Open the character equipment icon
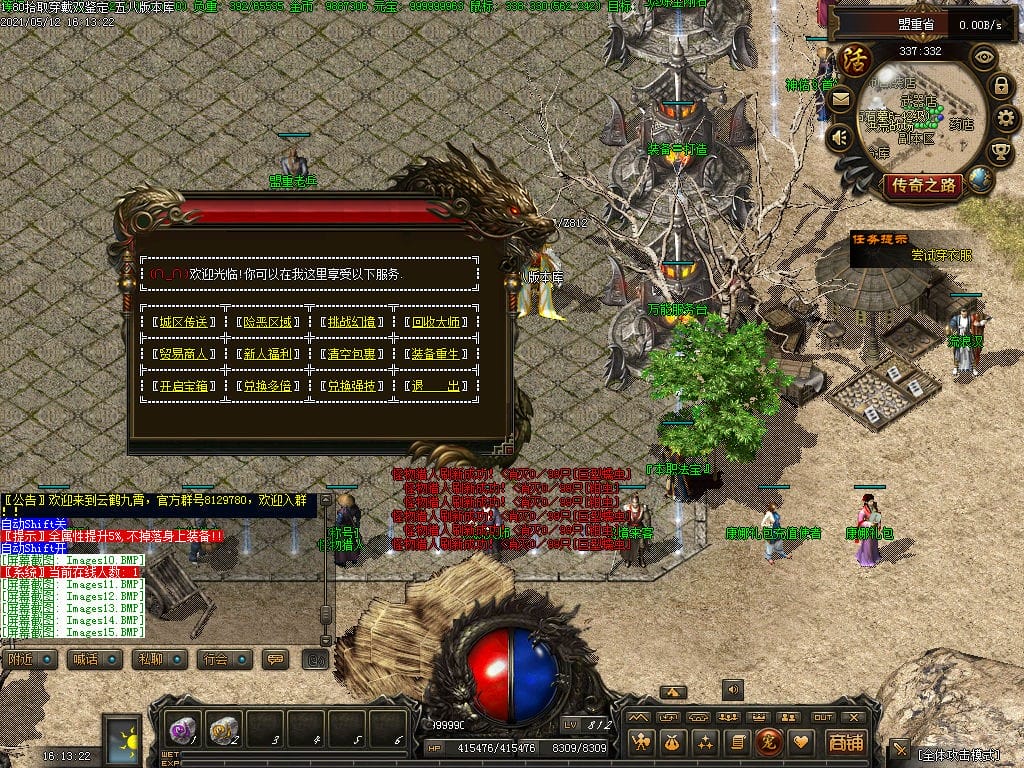This screenshot has width=1024, height=768. (x=641, y=742)
